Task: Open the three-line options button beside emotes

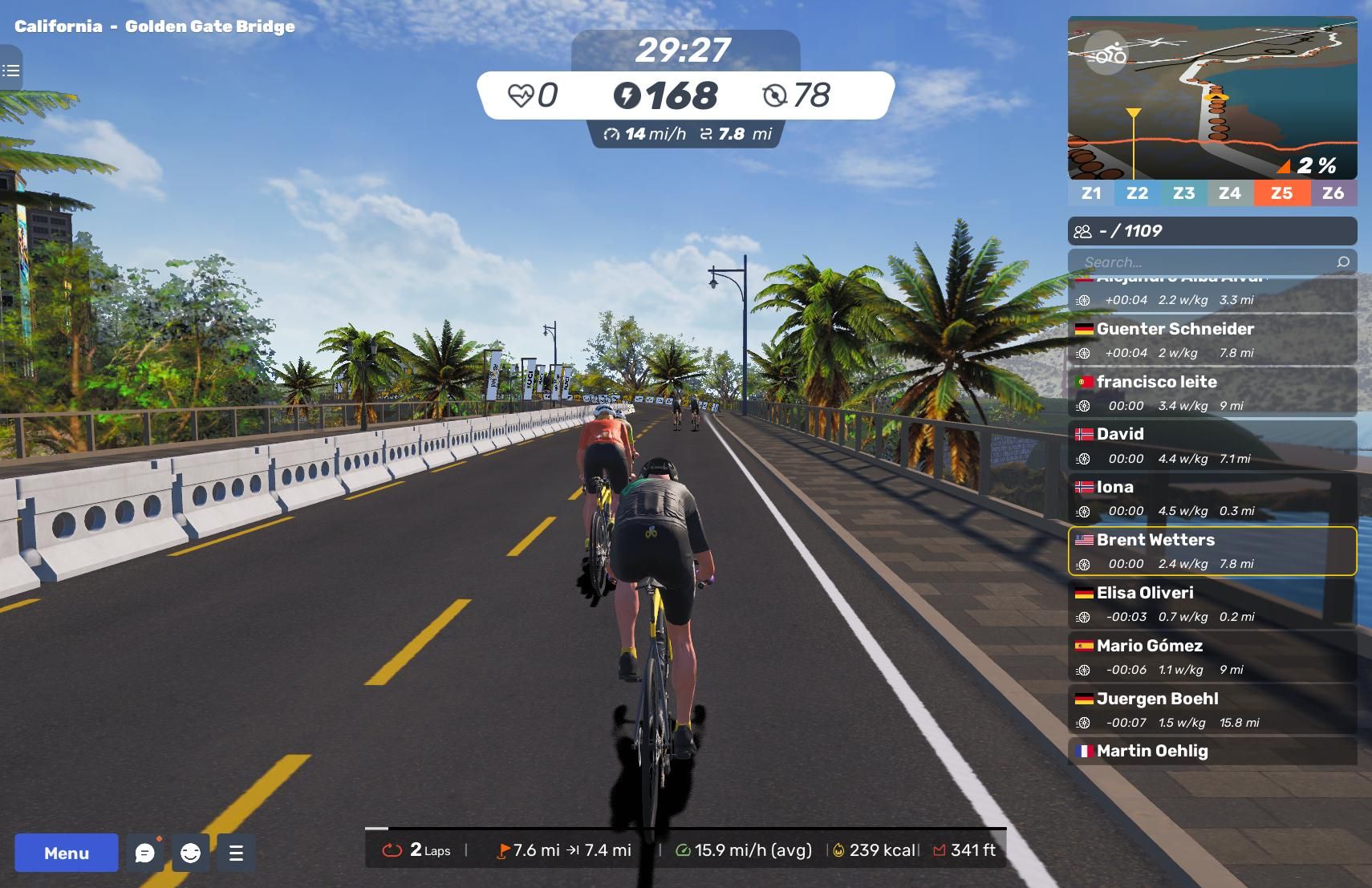Action: click(x=236, y=853)
